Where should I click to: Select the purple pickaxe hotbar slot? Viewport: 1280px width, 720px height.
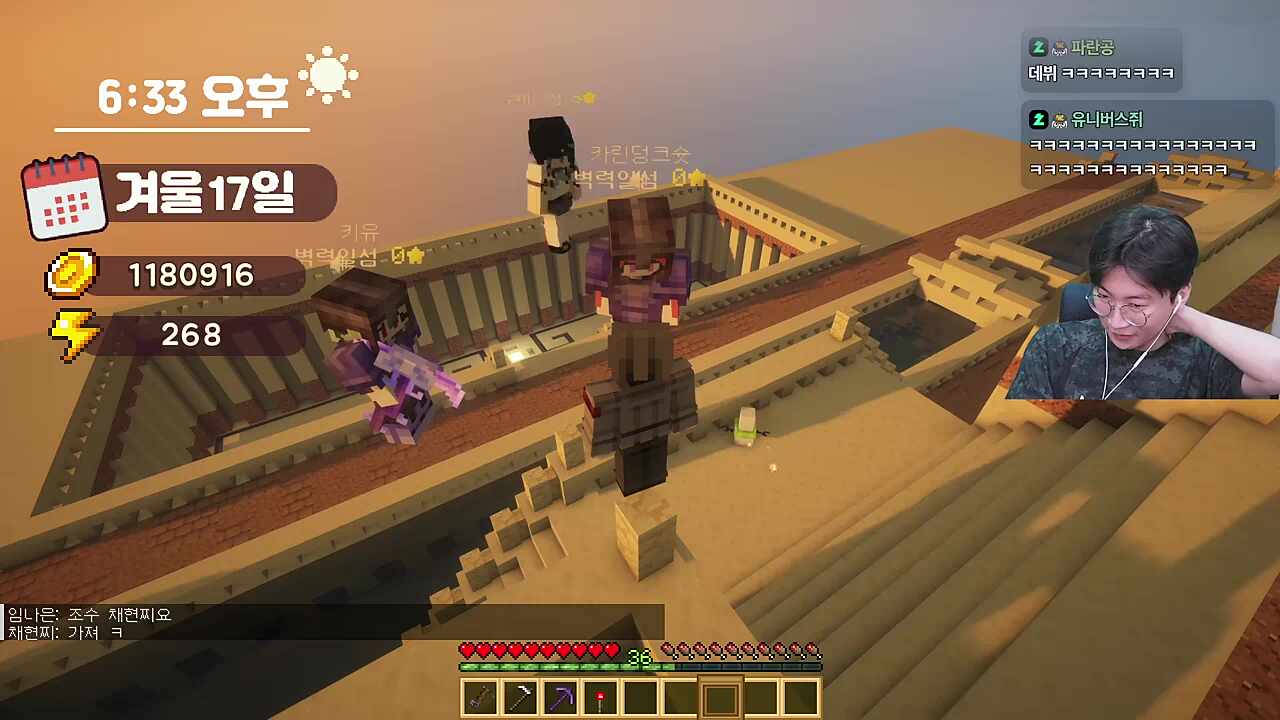click(x=561, y=698)
